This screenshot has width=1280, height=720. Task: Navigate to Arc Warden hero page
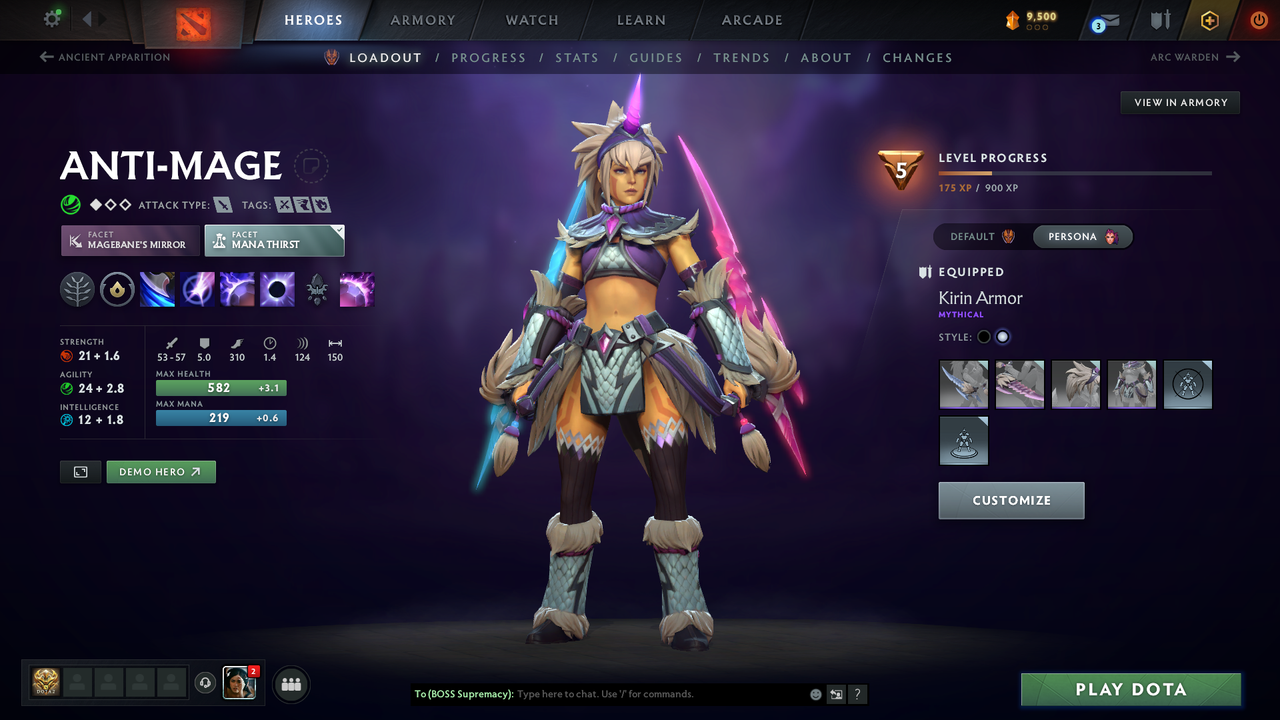(1191, 57)
